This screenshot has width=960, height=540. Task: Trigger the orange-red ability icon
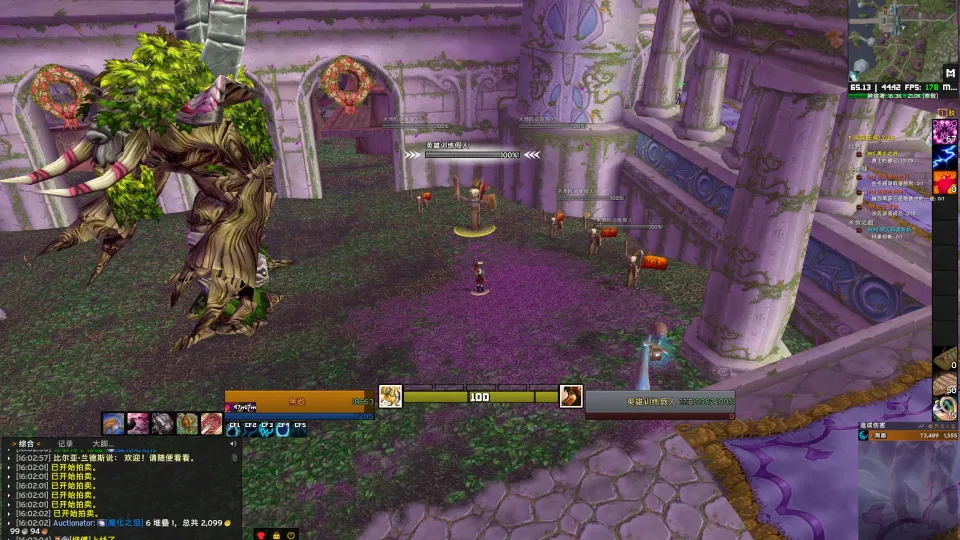coord(945,182)
